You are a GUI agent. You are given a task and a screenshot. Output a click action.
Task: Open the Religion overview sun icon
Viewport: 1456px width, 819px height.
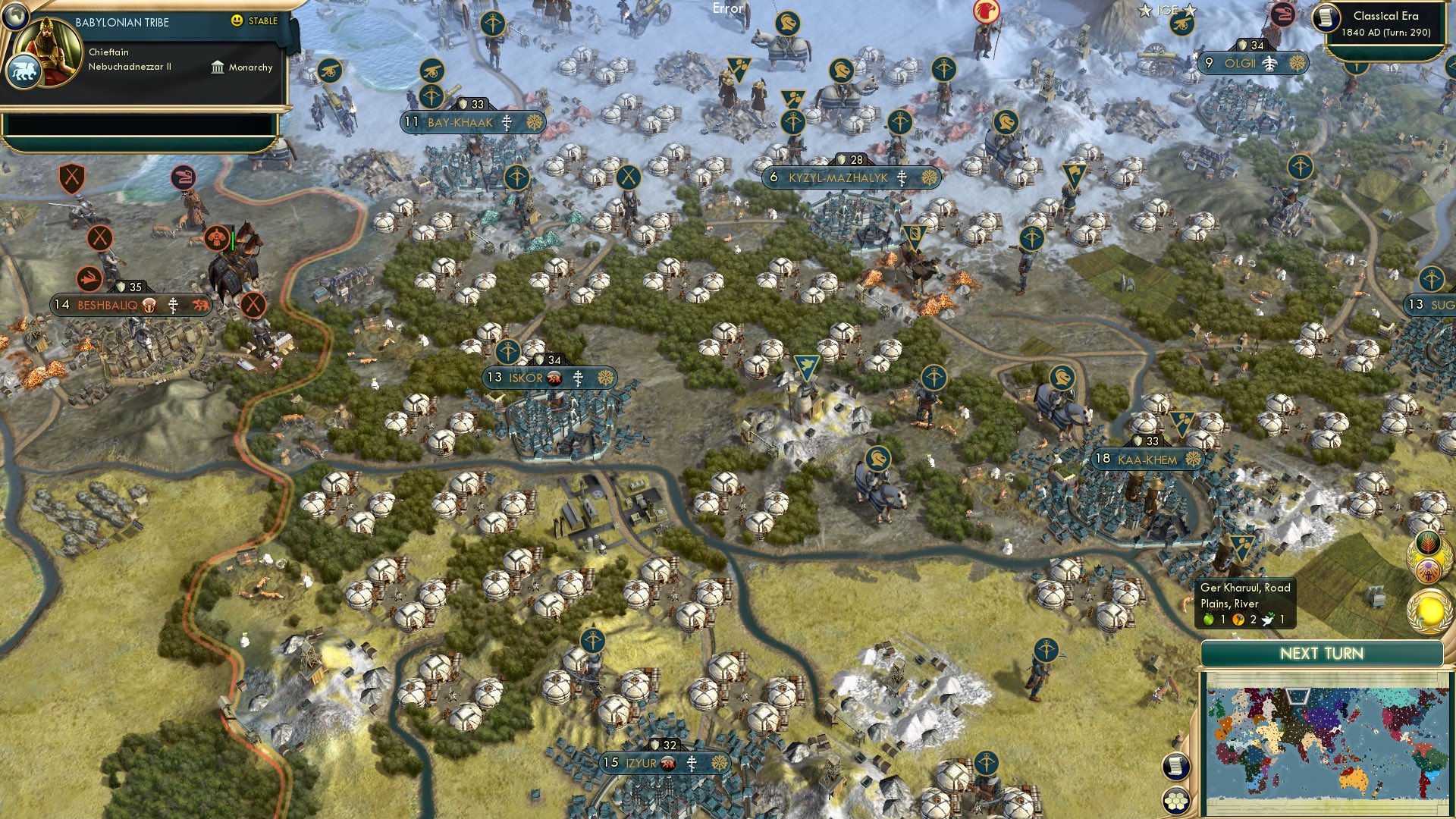[1429, 570]
